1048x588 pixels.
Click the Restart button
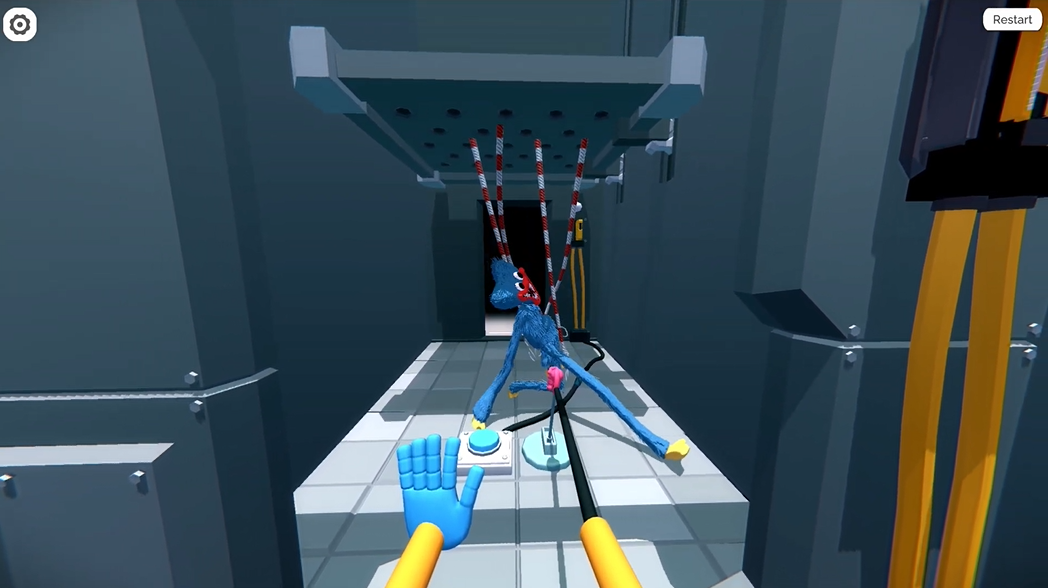pyautogui.click(x=1012, y=20)
